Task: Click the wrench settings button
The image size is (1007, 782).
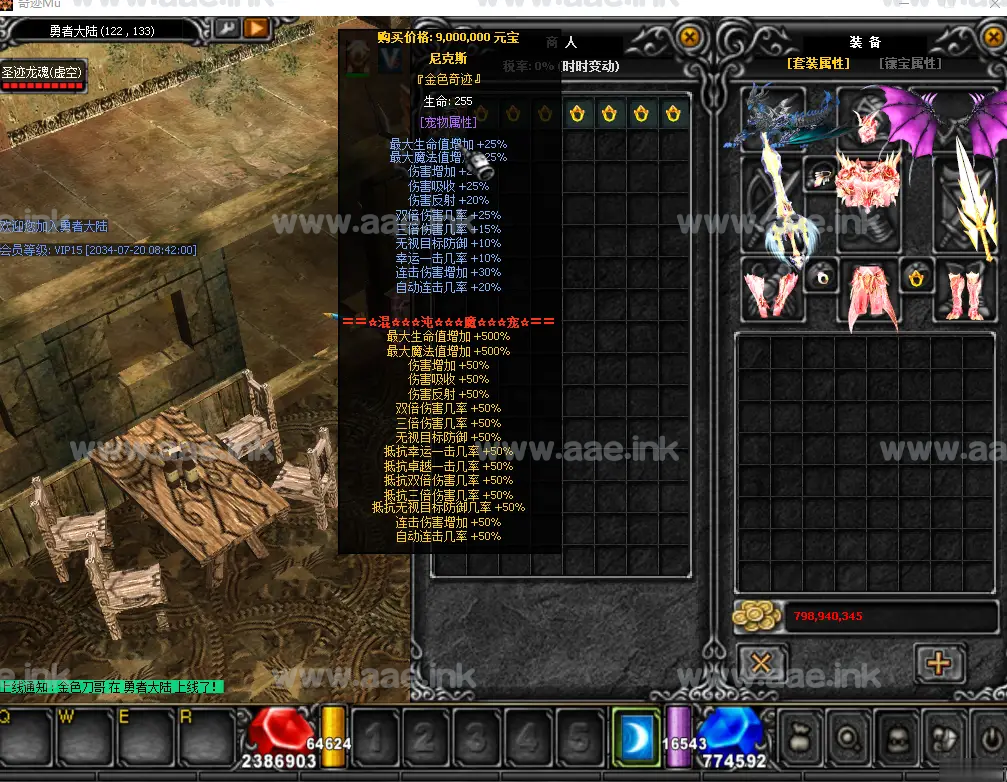Action: [x=226, y=28]
